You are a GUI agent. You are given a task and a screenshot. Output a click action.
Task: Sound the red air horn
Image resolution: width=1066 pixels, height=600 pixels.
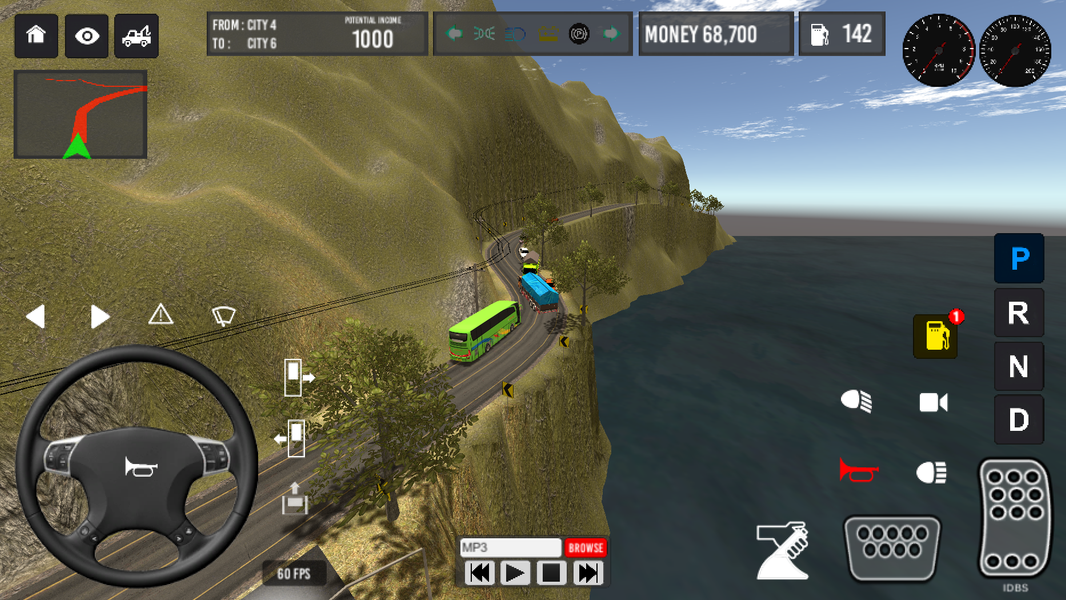coord(858,470)
